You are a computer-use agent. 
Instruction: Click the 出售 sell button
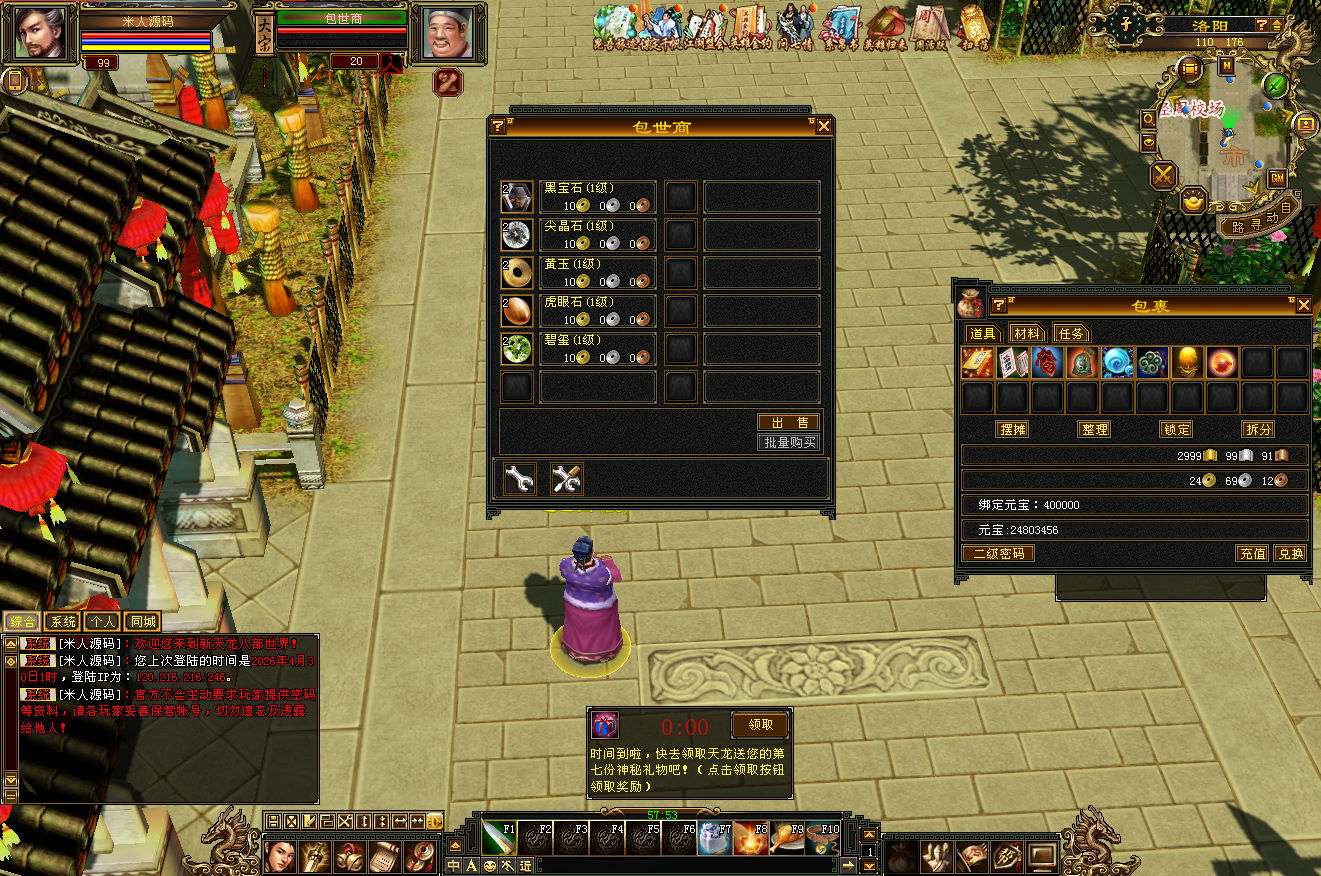pyautogui.click(x=789, y=423)
